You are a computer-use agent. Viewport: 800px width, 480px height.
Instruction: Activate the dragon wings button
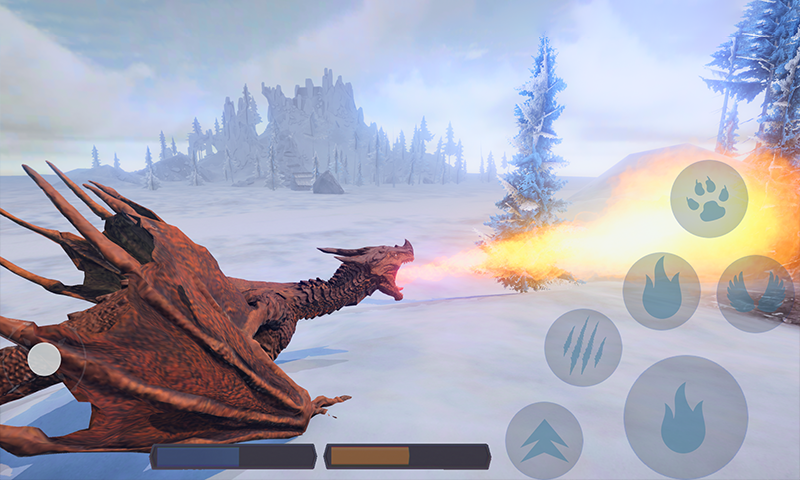[x=755, y=292]
